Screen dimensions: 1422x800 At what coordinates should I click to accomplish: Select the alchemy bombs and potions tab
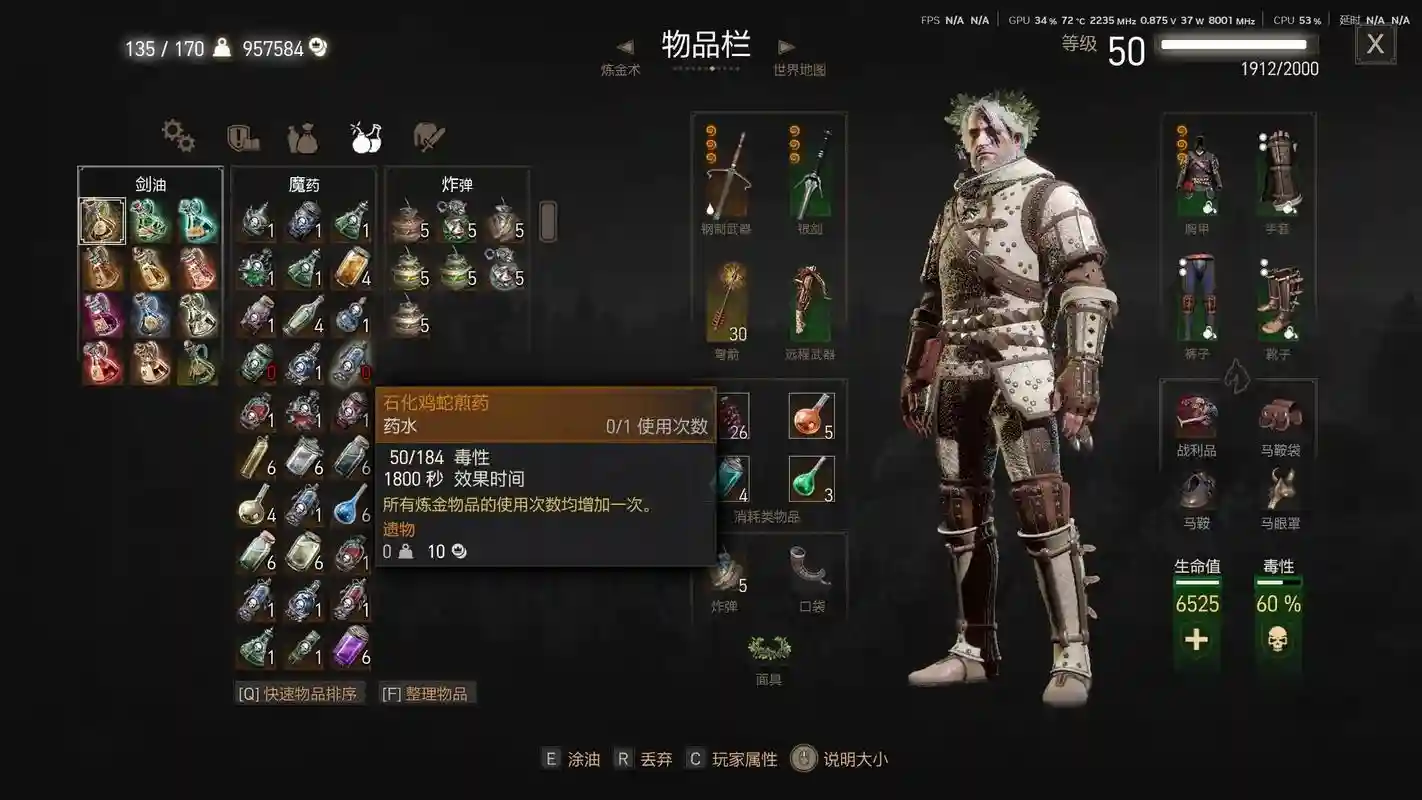[365, 137]
